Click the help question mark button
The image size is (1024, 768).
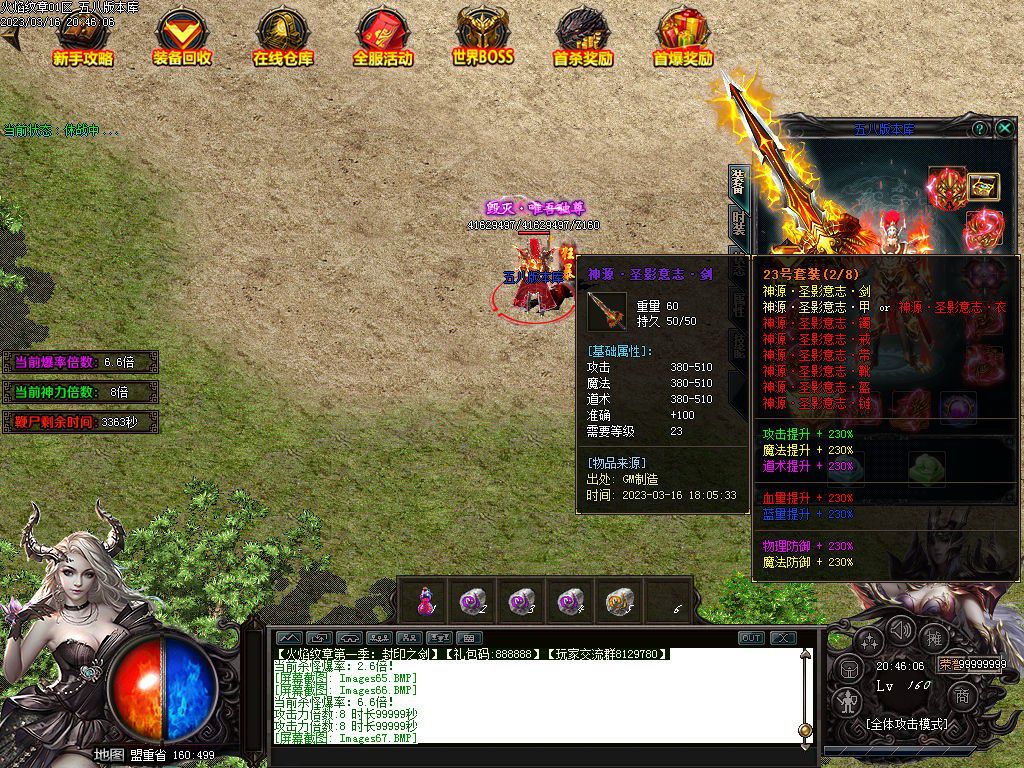click(980, 129)
